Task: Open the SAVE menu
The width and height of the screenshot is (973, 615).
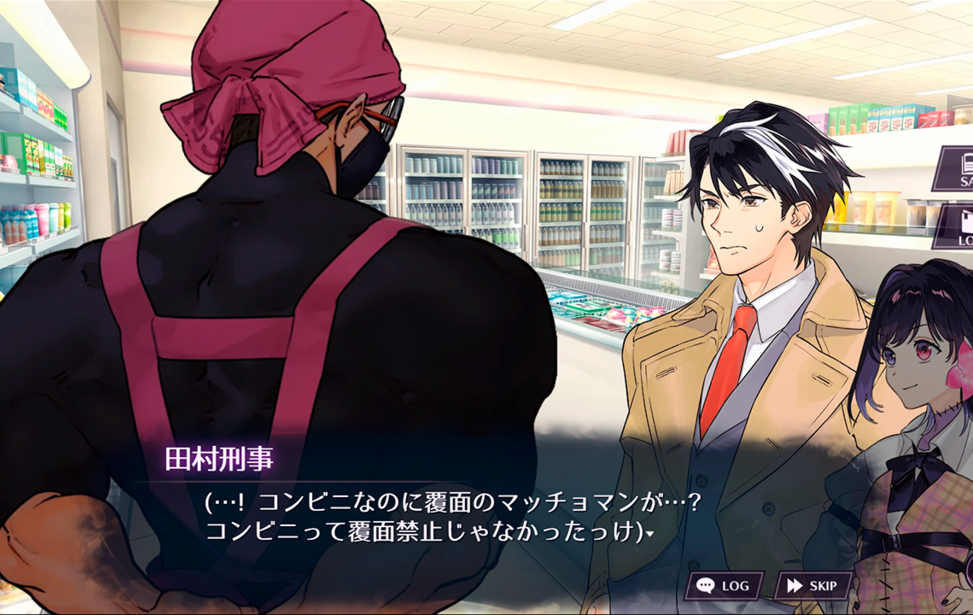Action: tap(955, 169)
